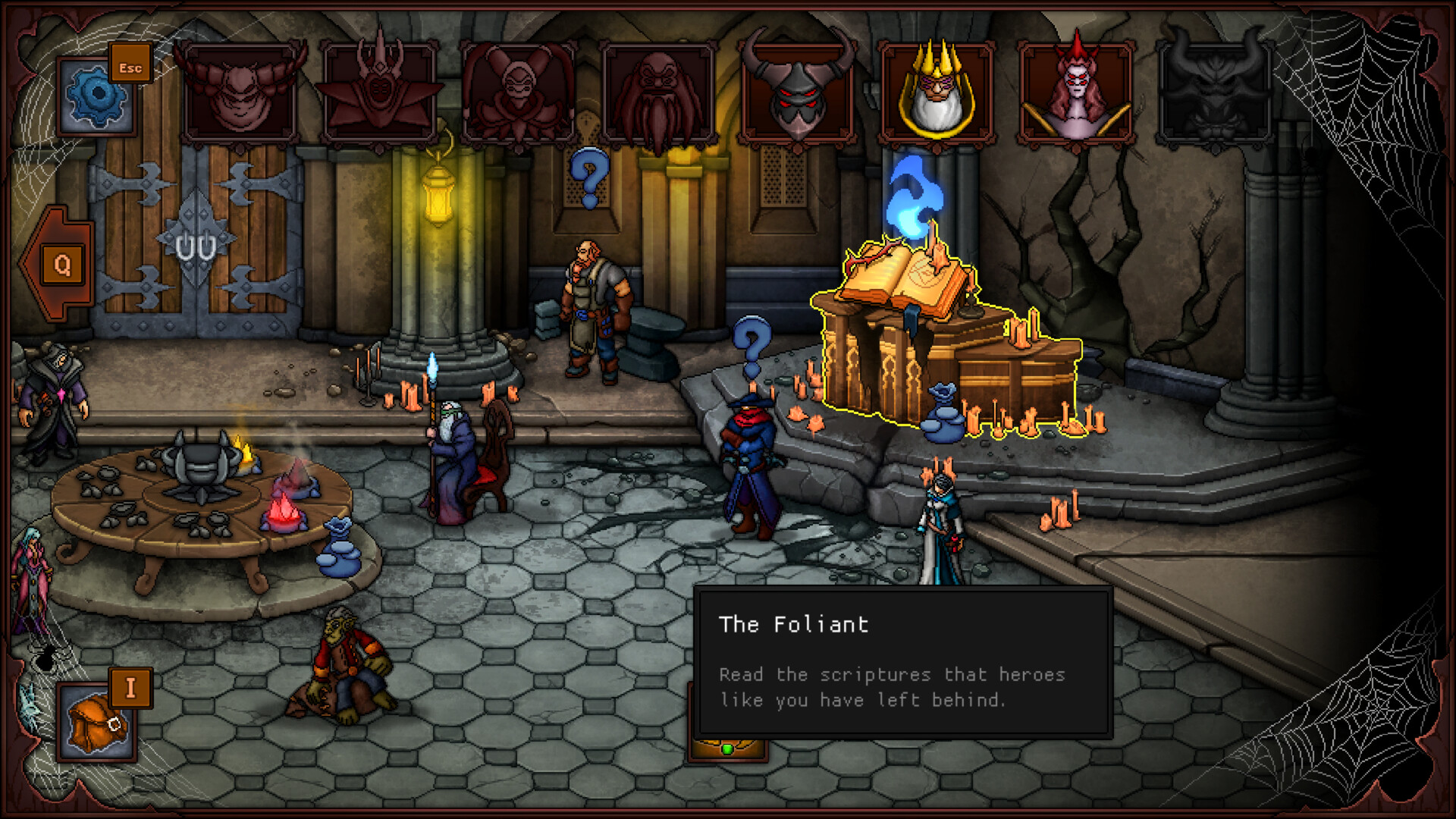Click the Q exit arrow

(x=61, y=265)
